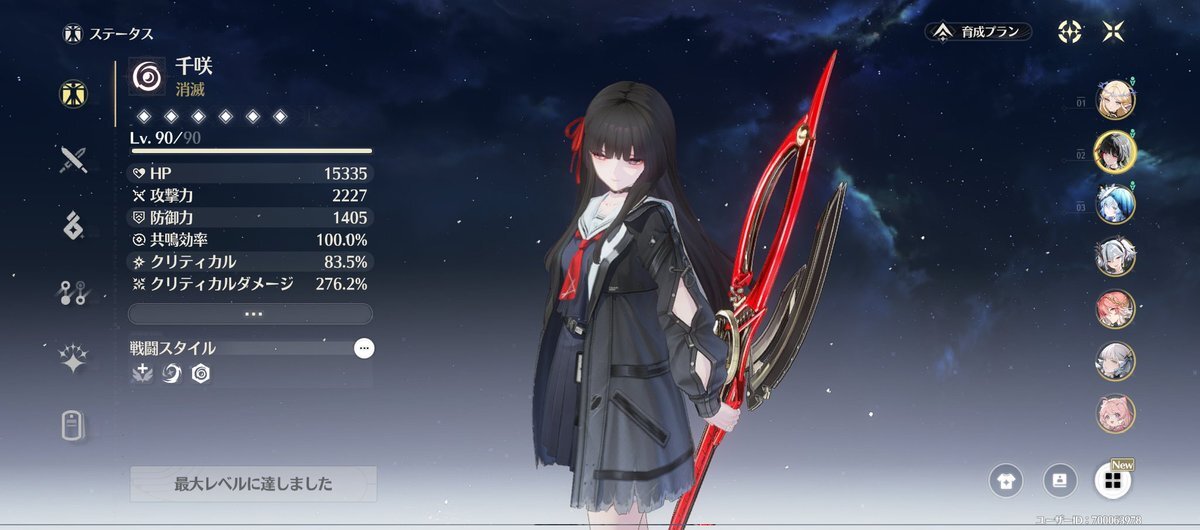Select the status tab with figure icon

tap(74, 93)
